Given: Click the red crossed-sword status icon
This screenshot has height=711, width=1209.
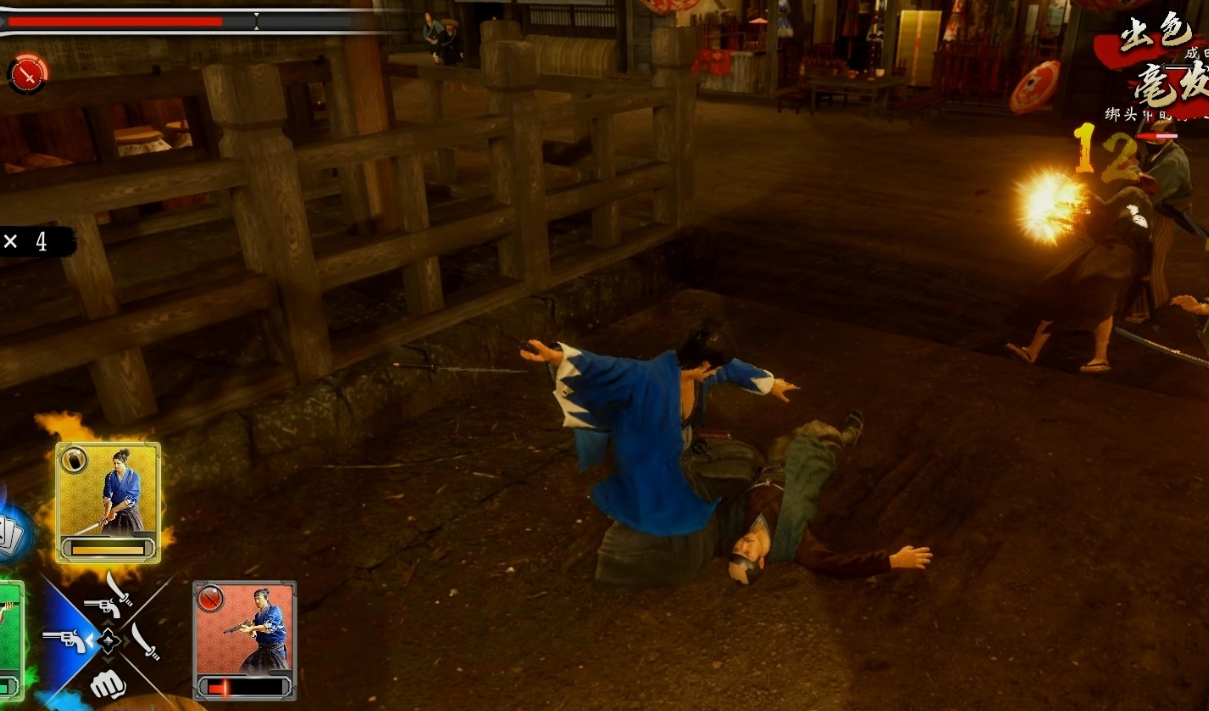Looking at the screenshot, I should (x=28, y=73).
